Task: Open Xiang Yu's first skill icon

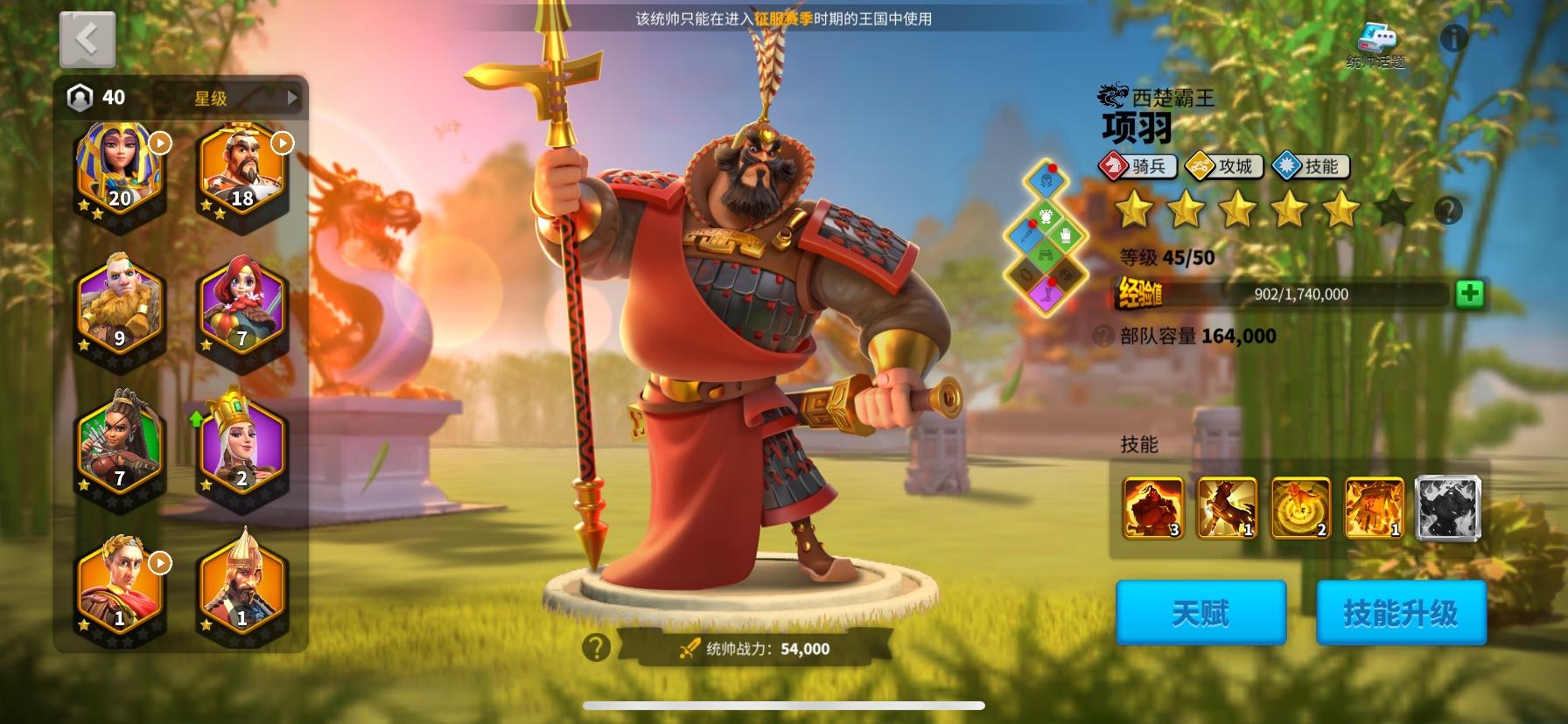Action: pyautogui.click(x=1152, y=508)
